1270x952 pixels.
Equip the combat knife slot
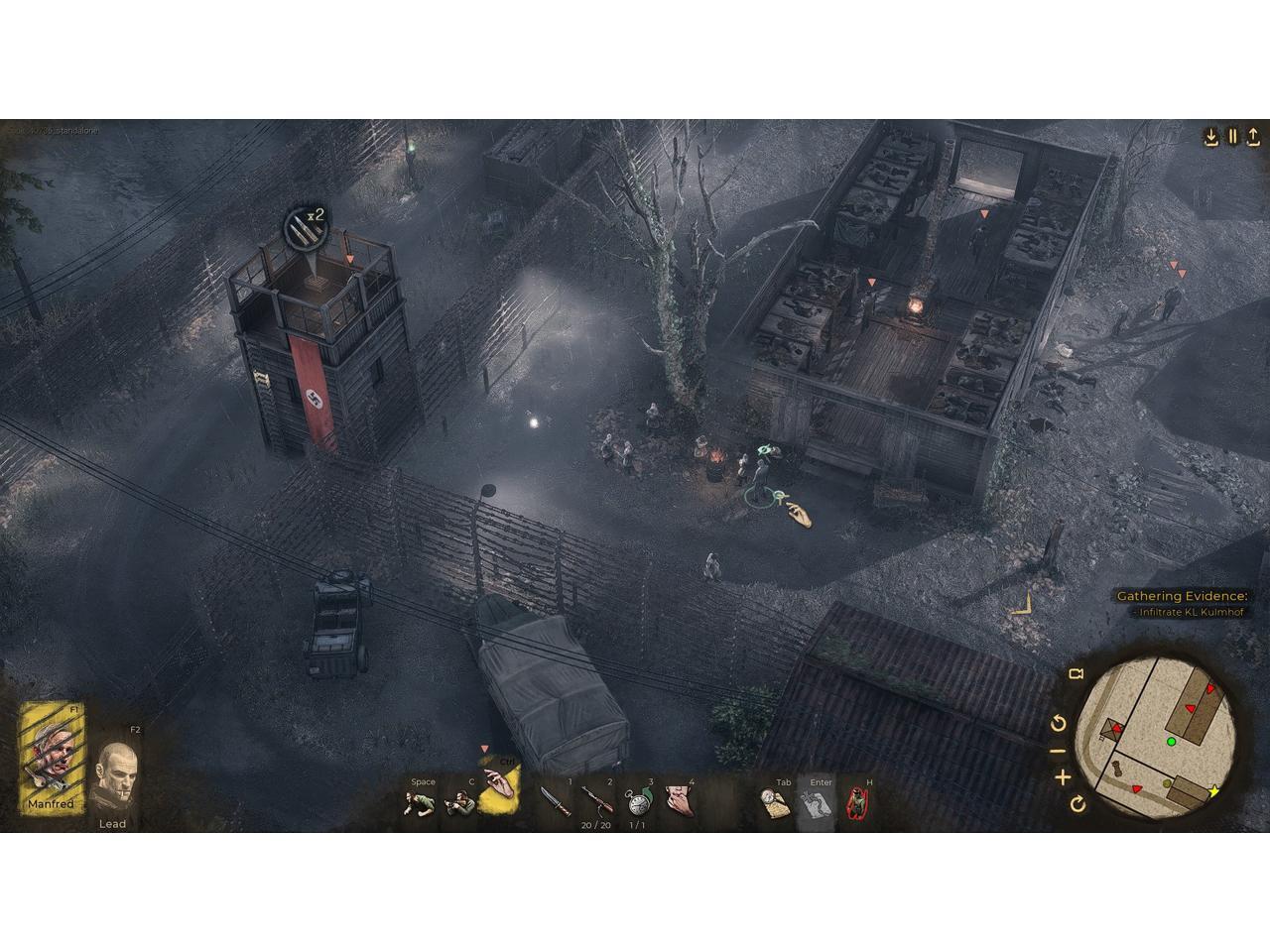coord(554,800)
